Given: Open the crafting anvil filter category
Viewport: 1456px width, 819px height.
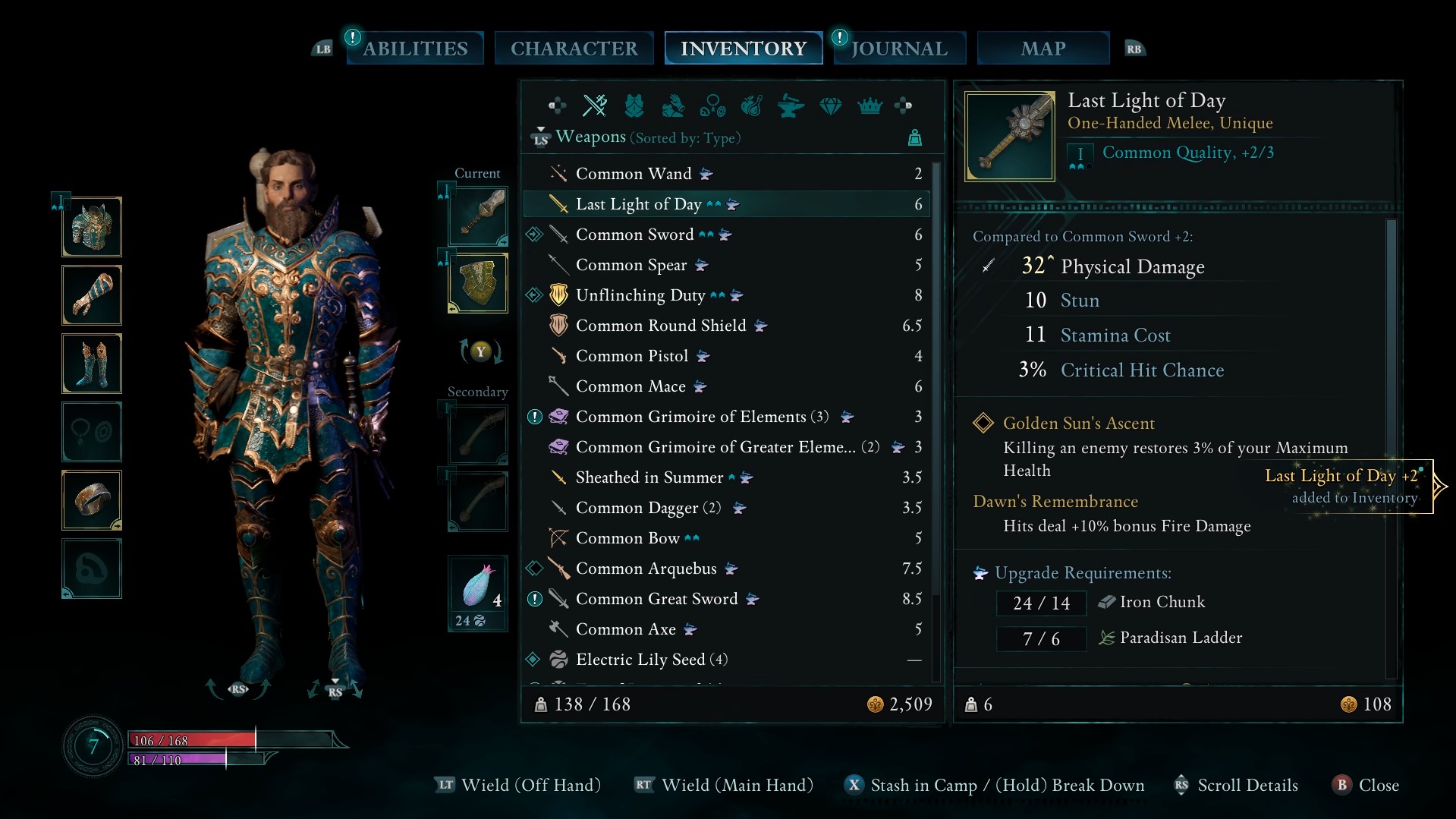Looking at the screenshot, I should (x=791, y=106).
